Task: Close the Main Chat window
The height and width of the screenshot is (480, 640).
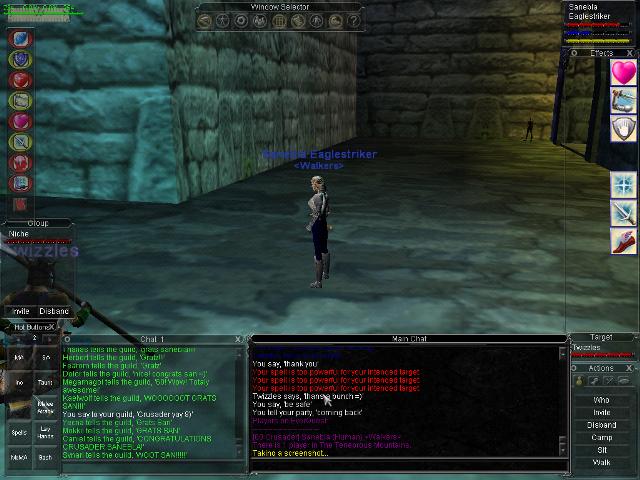Action: pos(563,340)
